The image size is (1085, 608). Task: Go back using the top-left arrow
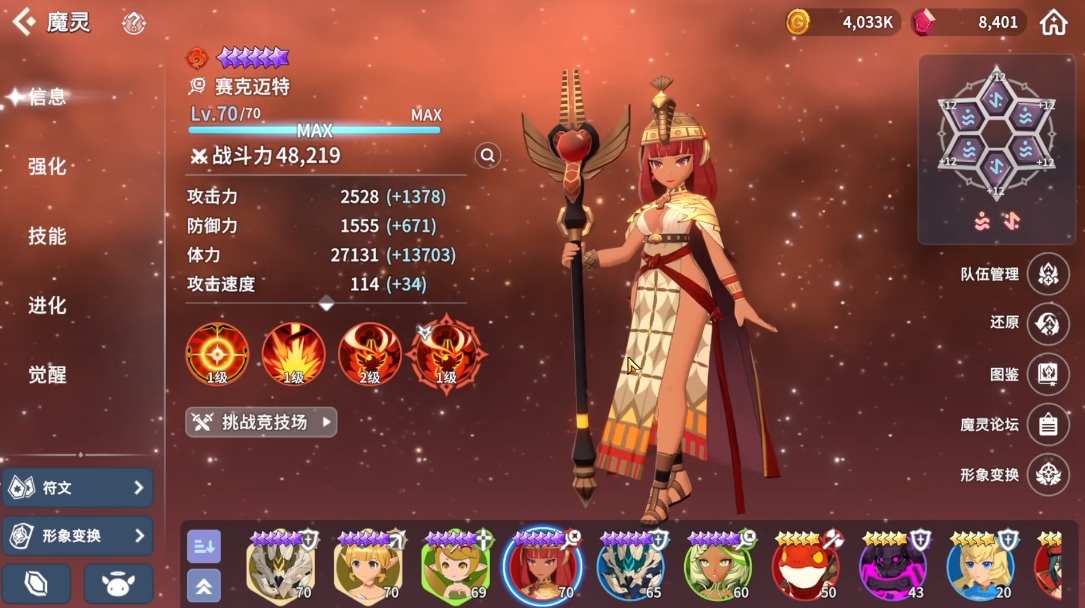(23, 22)
